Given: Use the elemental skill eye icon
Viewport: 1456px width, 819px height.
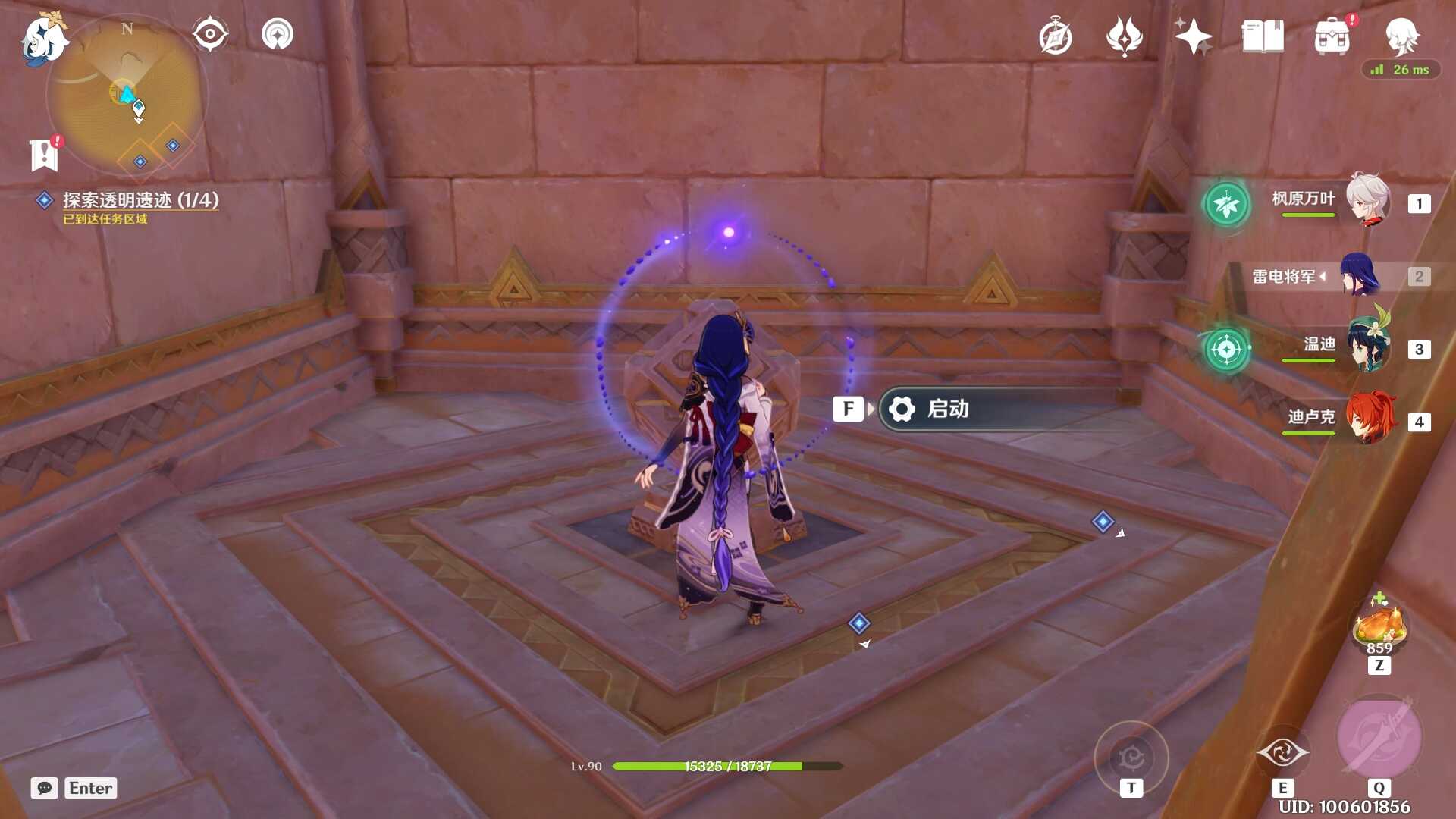Looking at the screenshot, I should [x=1282, y=752].
